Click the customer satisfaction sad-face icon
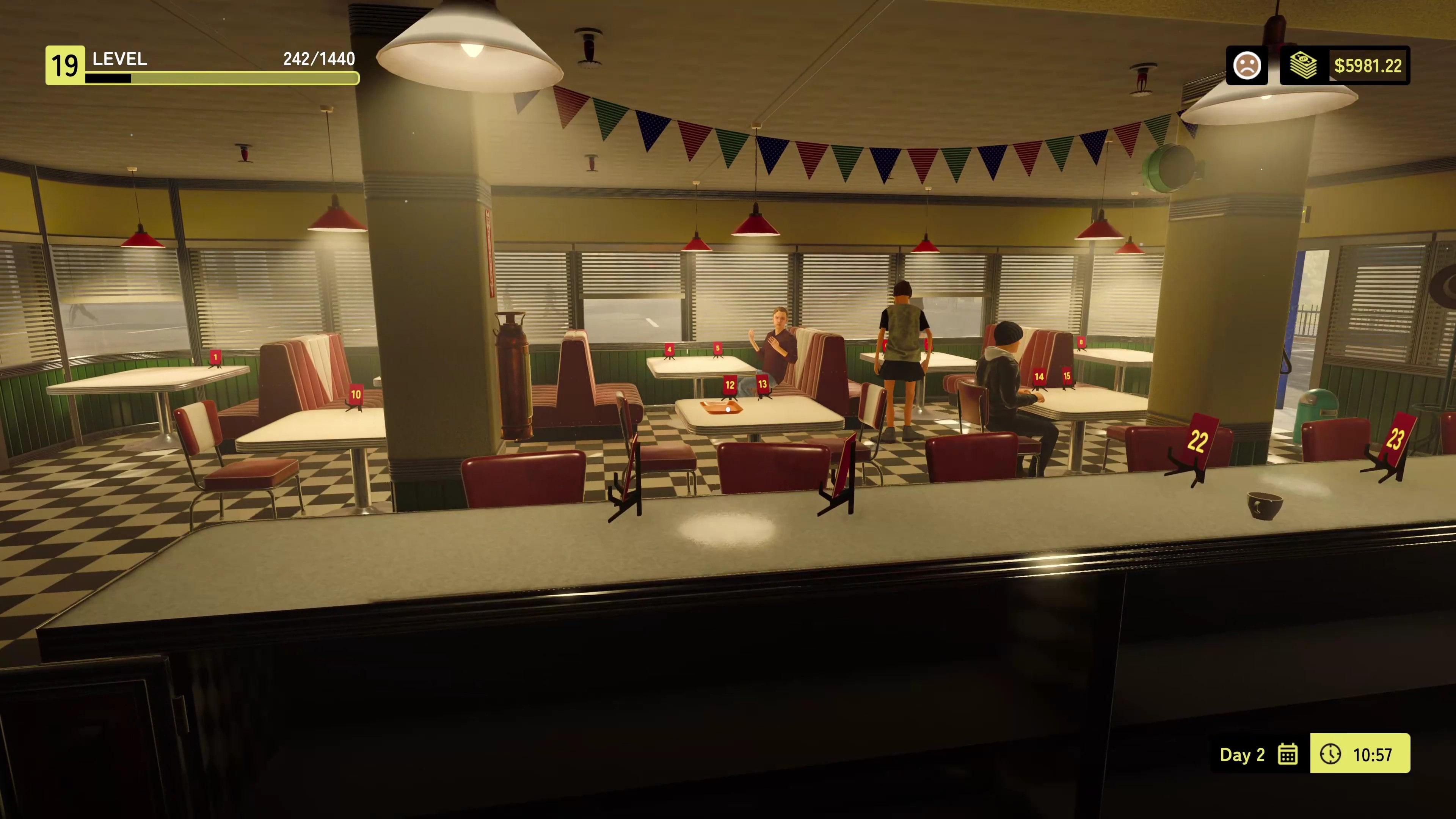 [1247, 66]
